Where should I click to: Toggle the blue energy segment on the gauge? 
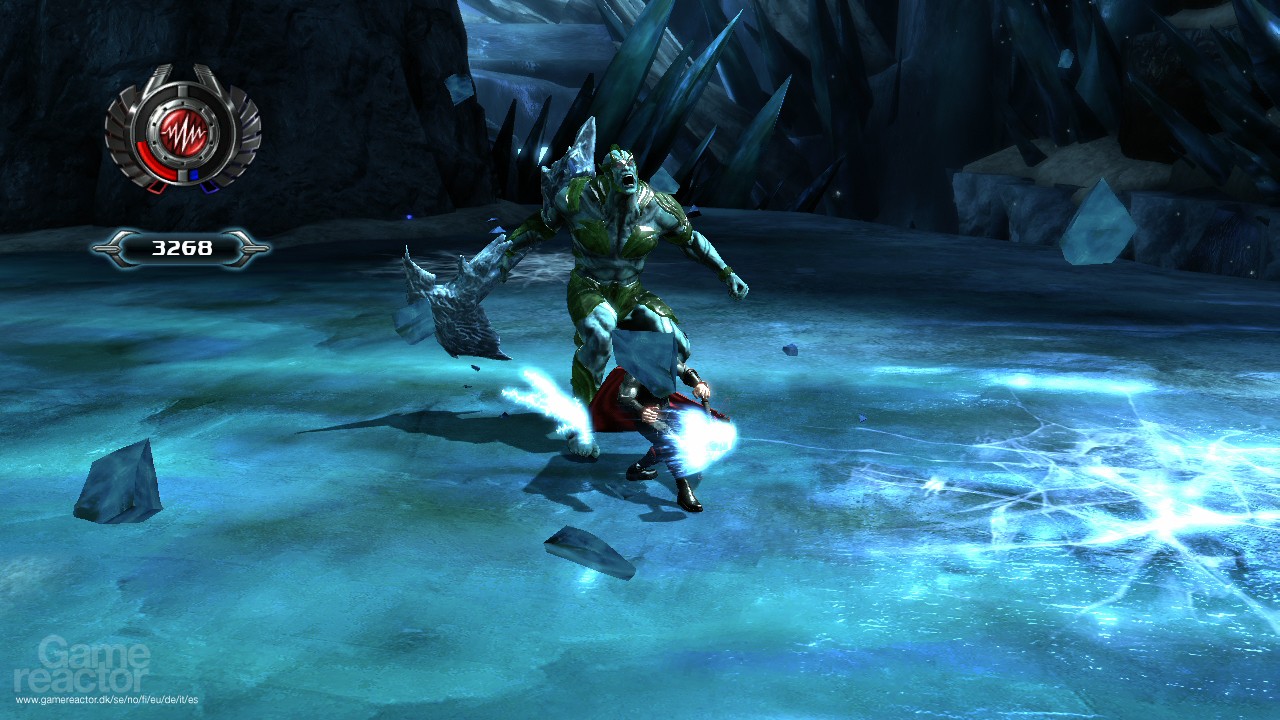click(193, 174)
